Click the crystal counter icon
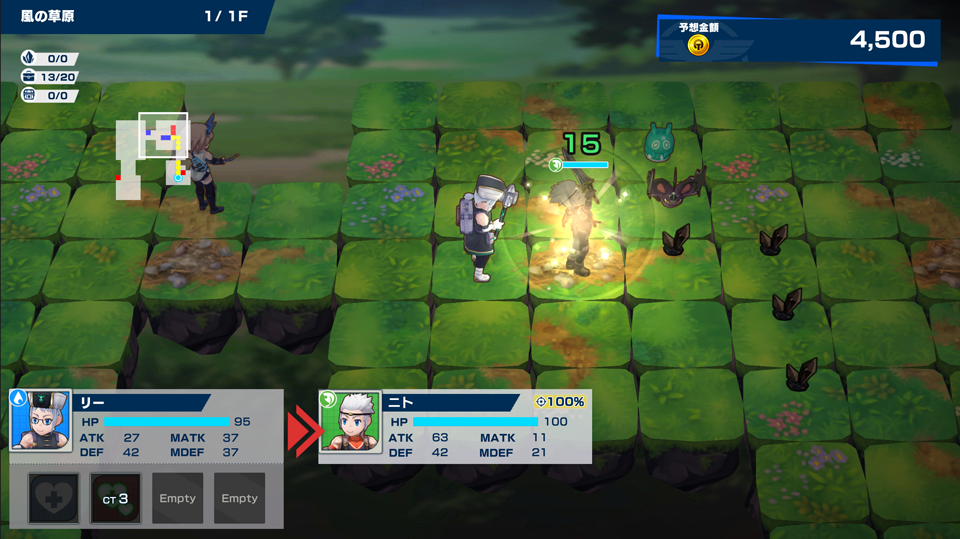The height and width of the screenshot is (539, 960). [30, 59]
